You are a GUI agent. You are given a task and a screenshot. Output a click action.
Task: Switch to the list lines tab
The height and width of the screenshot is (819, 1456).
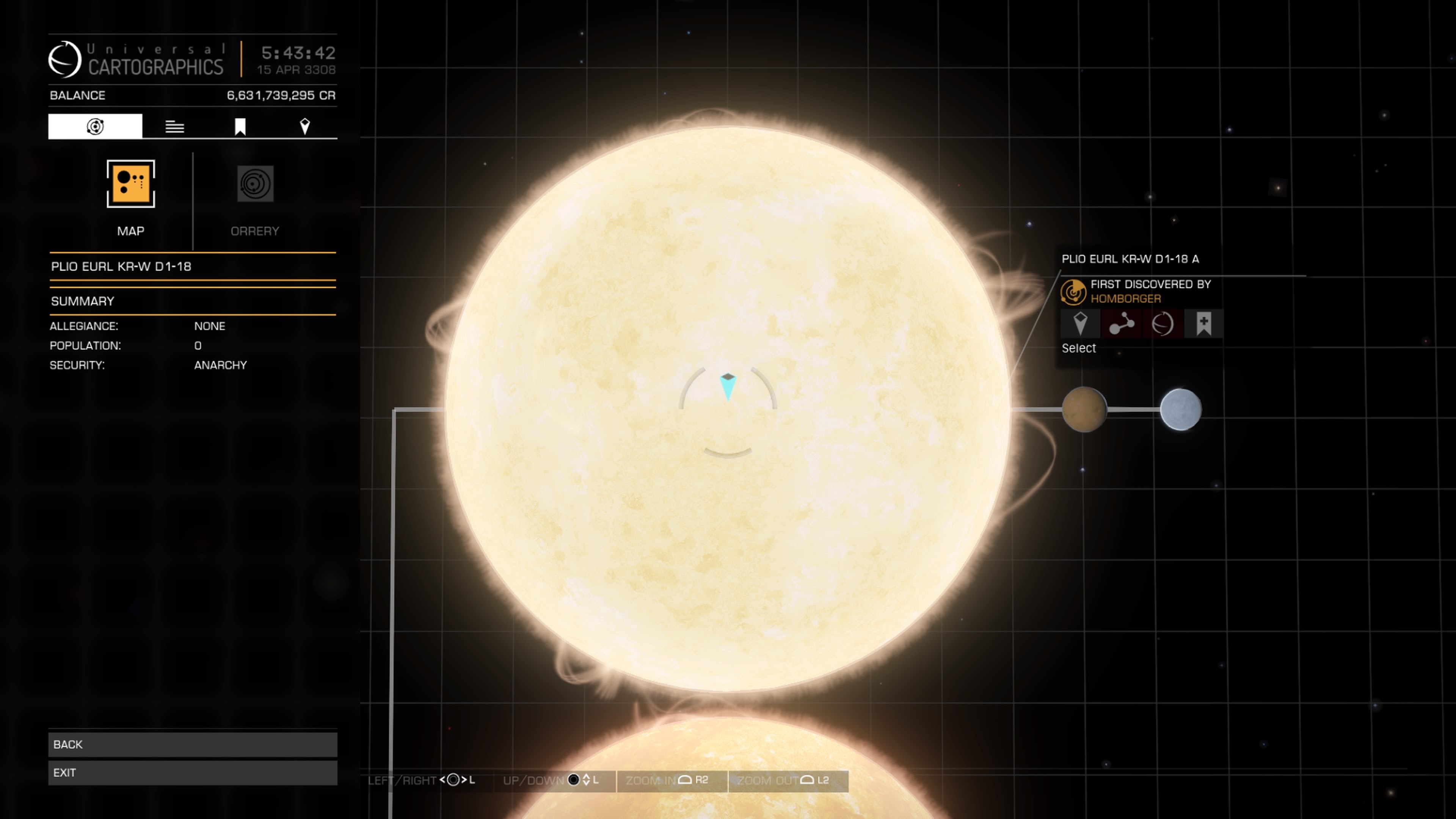click(175, 127)
